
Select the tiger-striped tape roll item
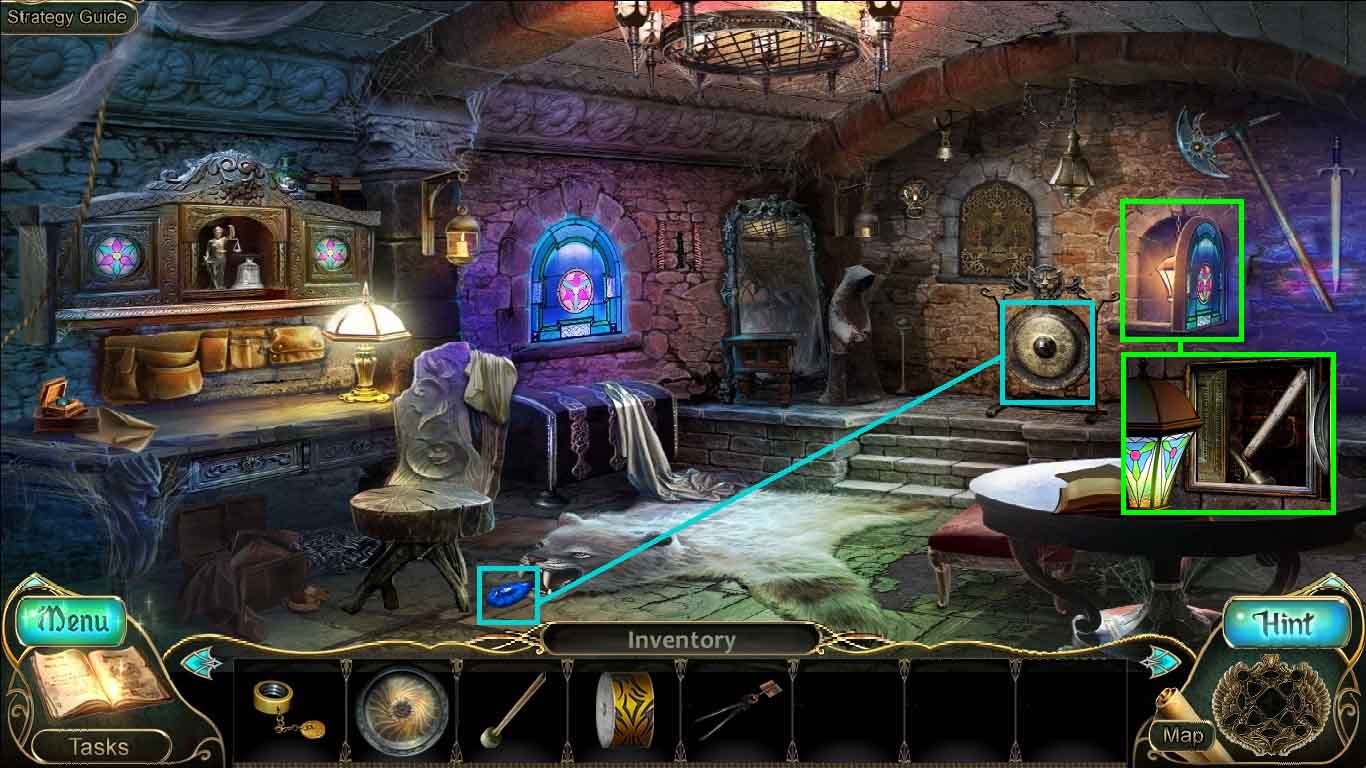[624, 709]
